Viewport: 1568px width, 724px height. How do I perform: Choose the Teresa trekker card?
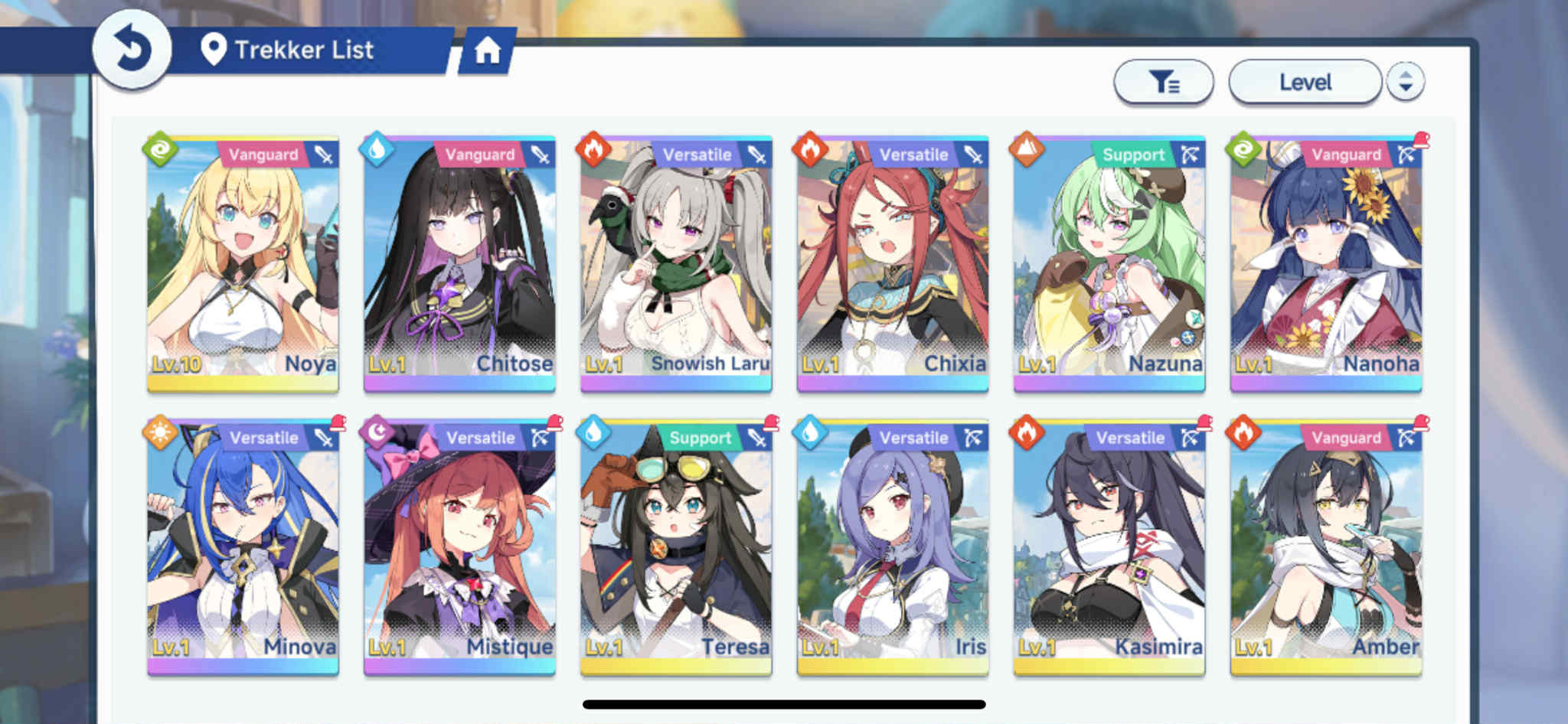pyautogui.click(x=676, y=547)
